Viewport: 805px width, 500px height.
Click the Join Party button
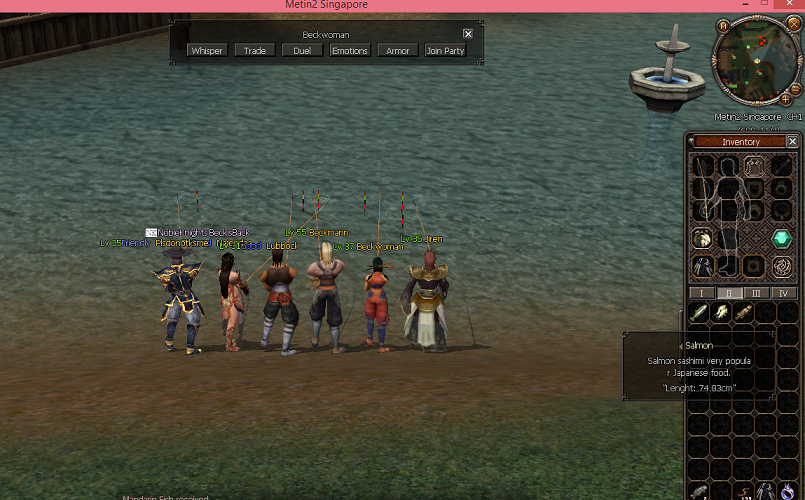pos(445,50)
